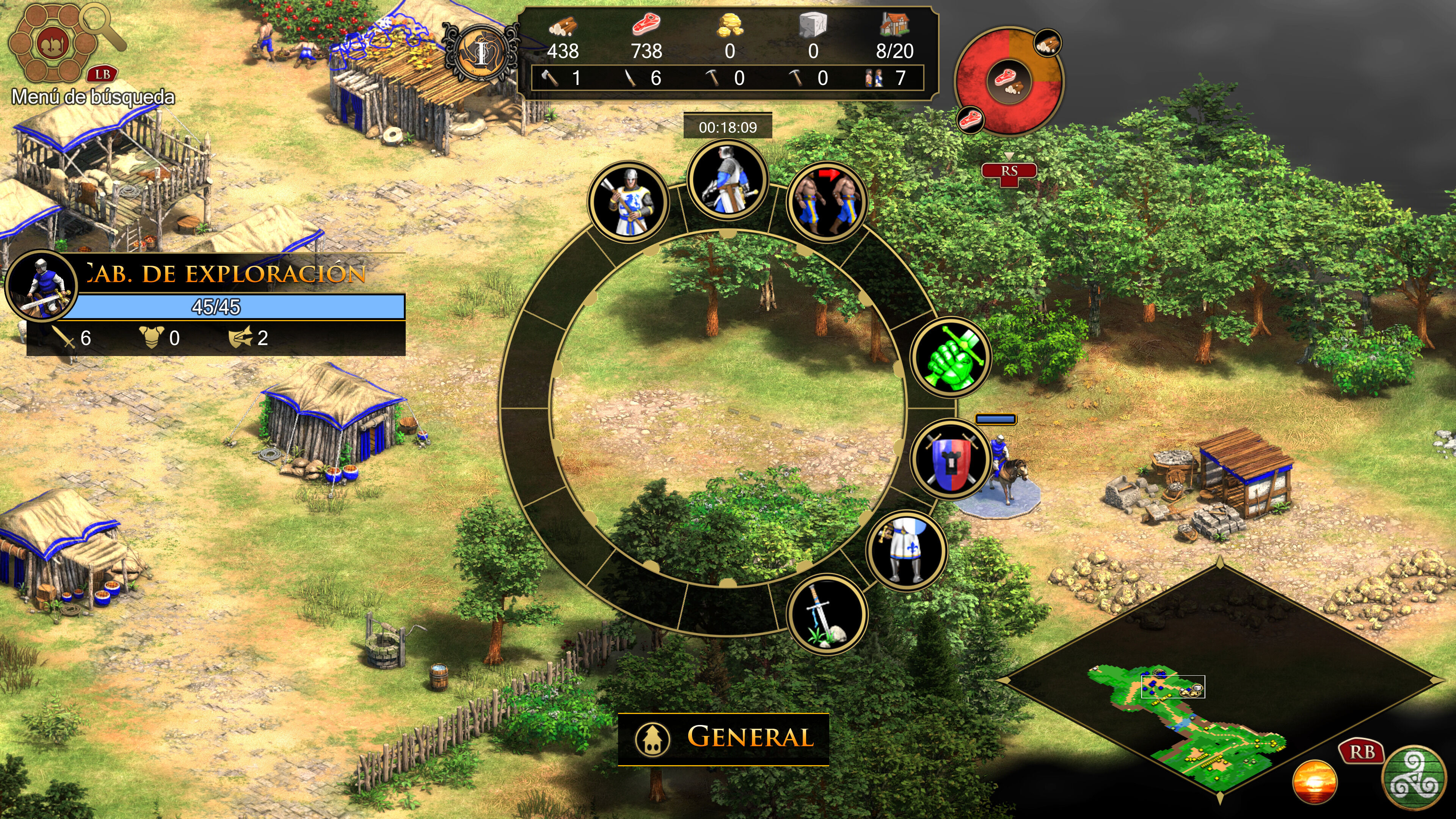Click the Age I emblem
The height and width of the screenshot is (819, 1456).
click(481, 54)
